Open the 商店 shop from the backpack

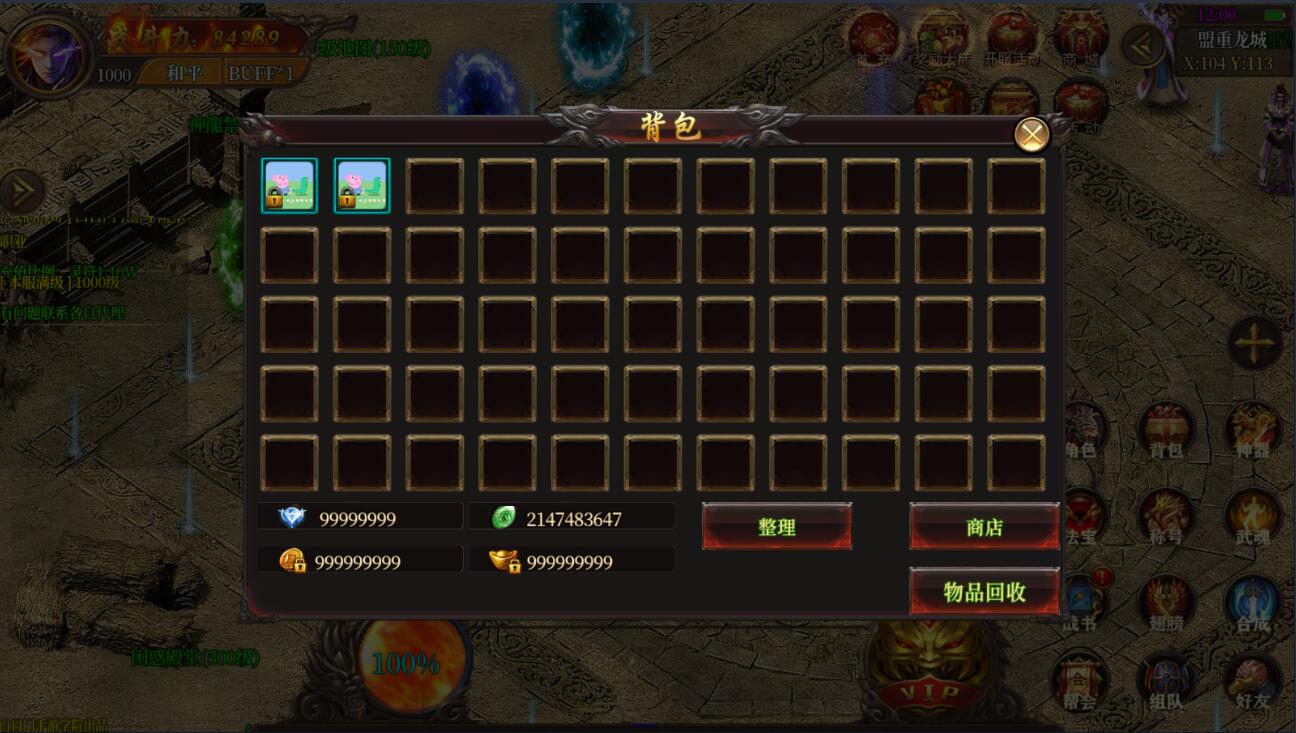coord(984,527)
